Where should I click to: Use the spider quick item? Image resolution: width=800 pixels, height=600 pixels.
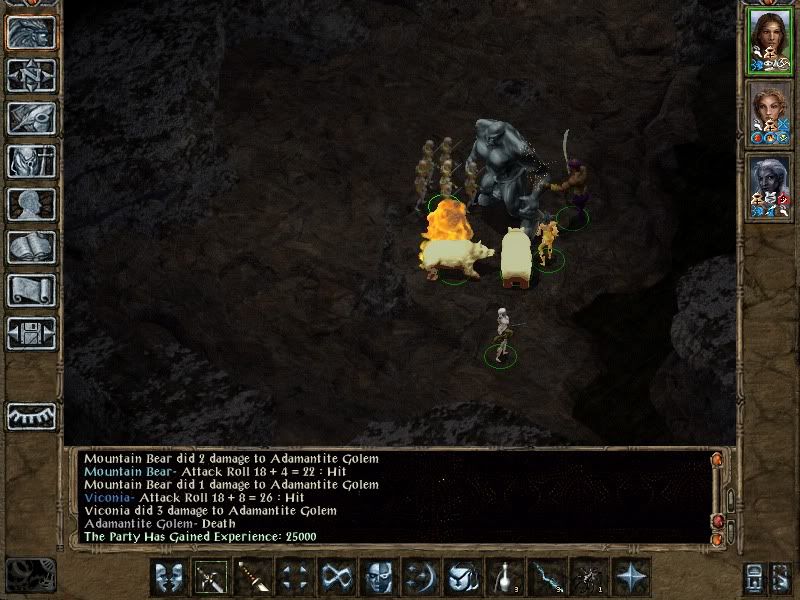pos(589,577)
